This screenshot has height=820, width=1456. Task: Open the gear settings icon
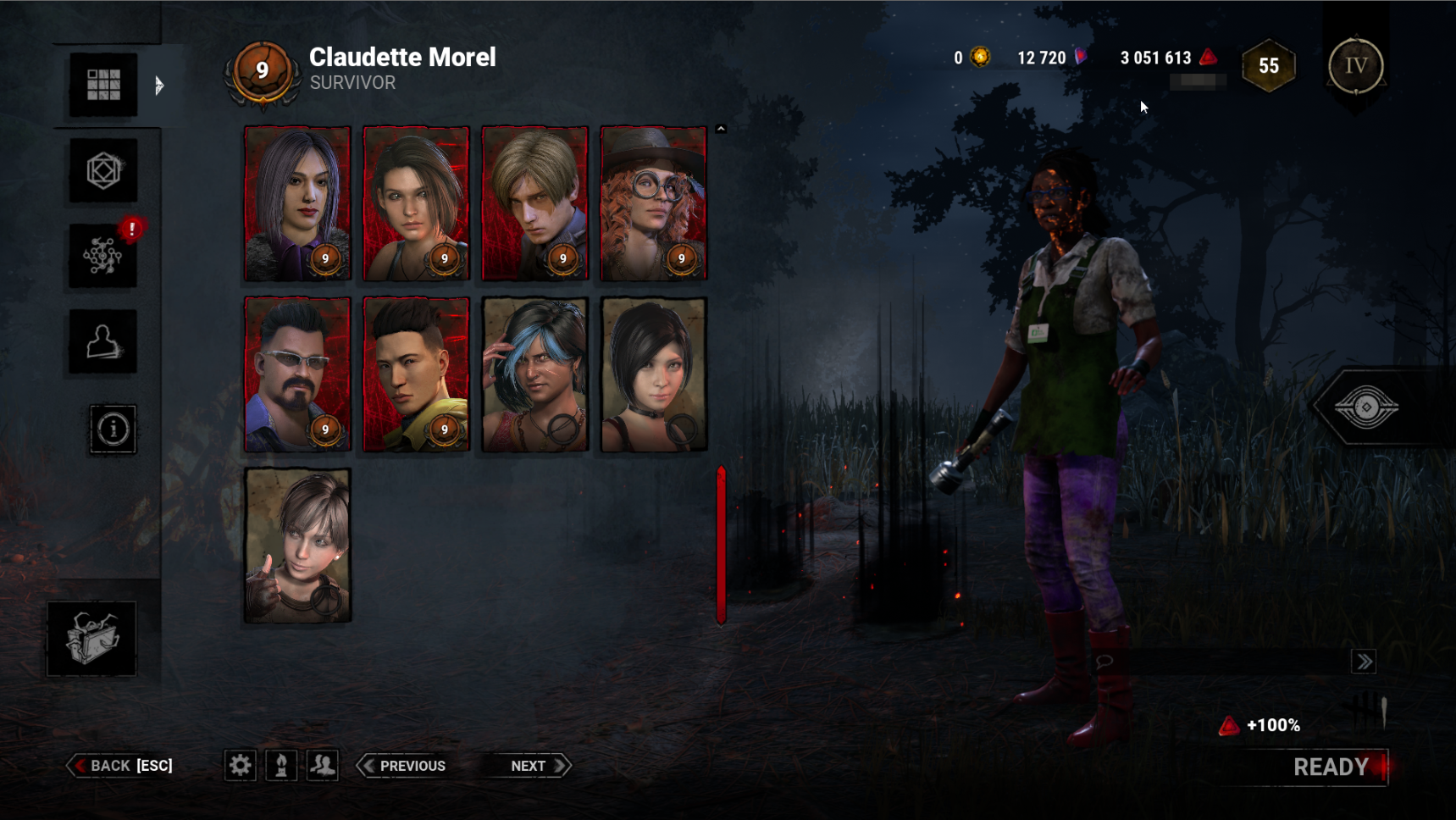click(x=241, y=766)
